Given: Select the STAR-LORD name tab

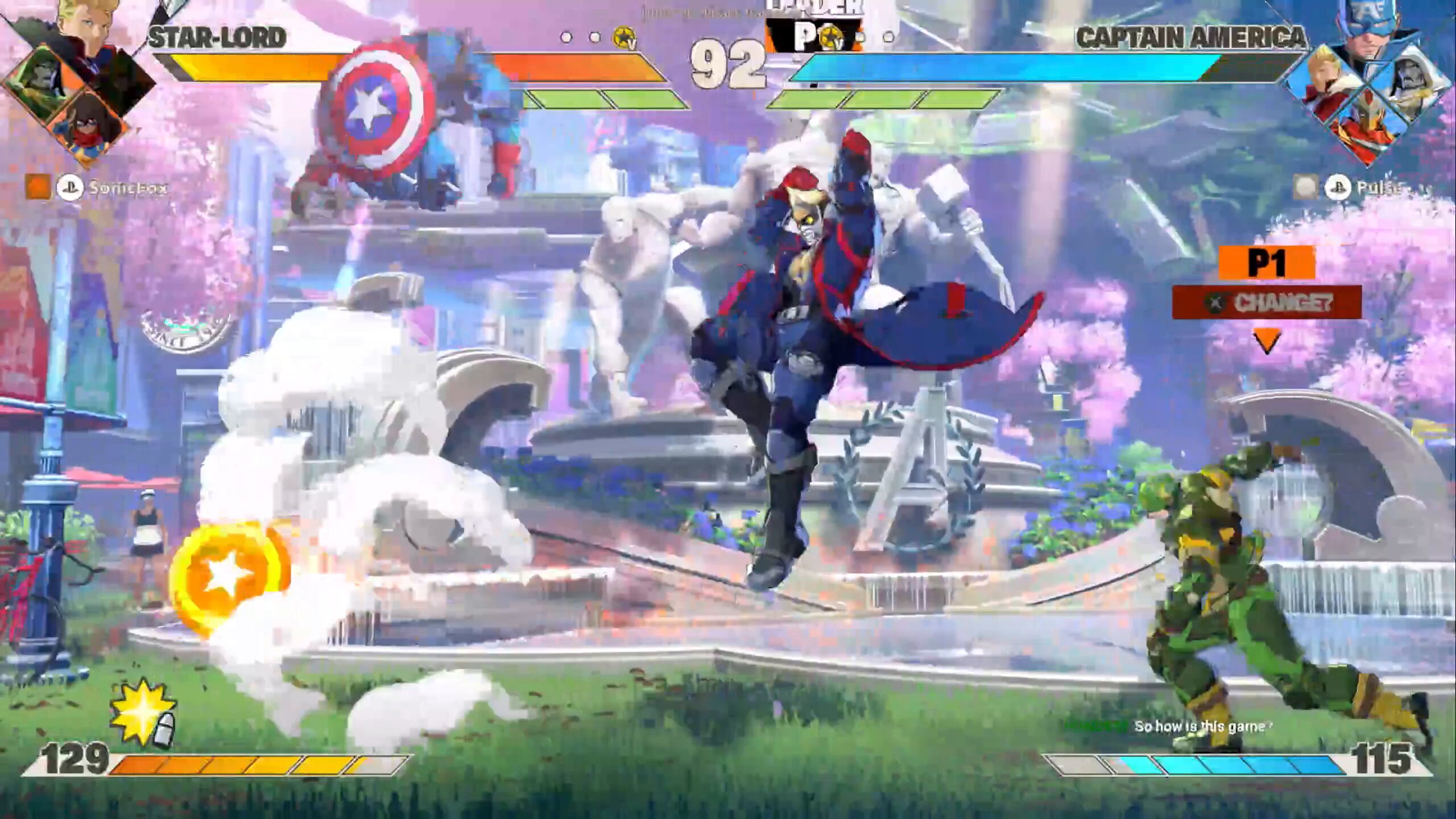Looking at the screenshot, I should click(x=216, y=37).
